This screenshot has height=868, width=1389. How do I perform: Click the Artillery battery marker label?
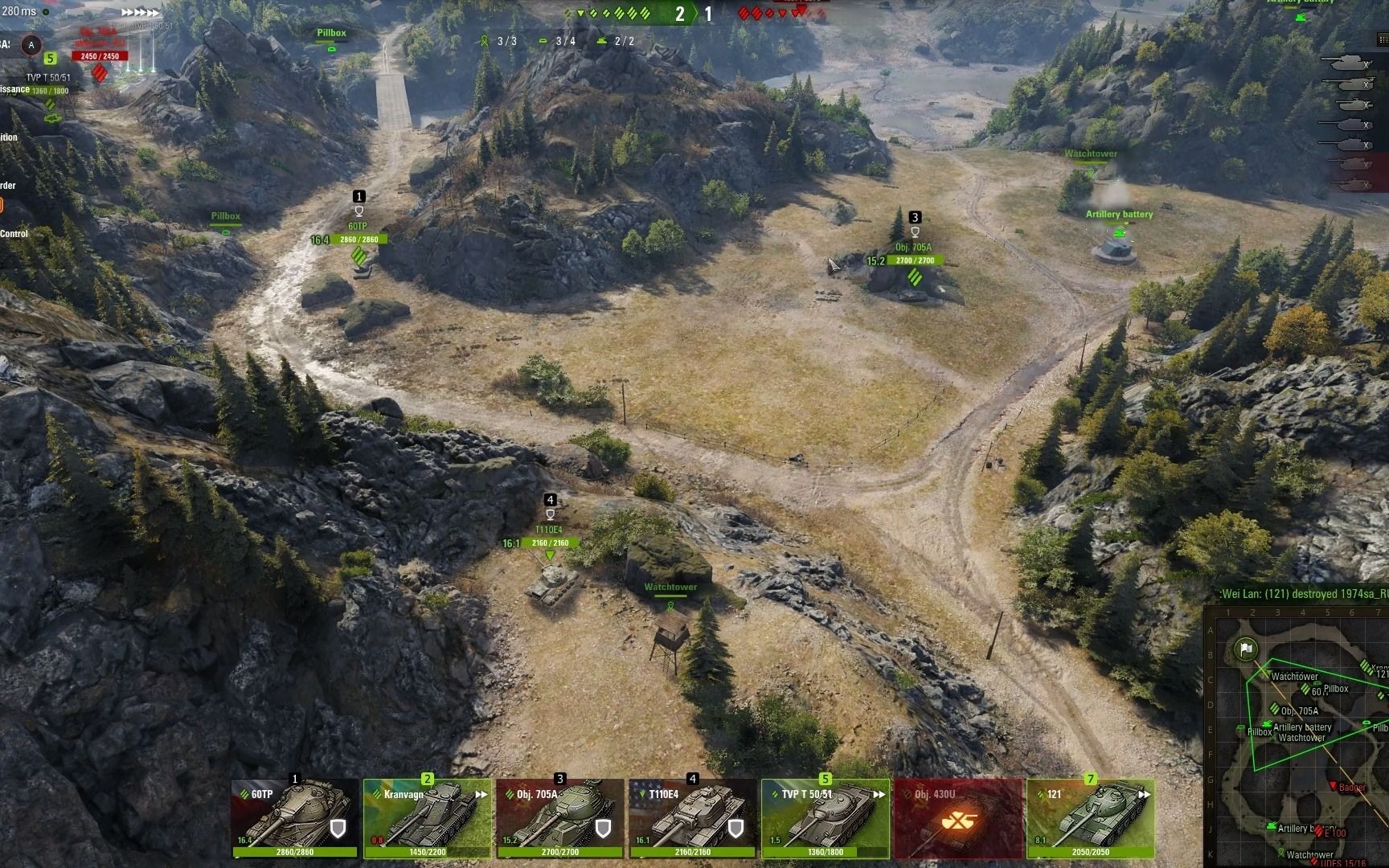tap(1119, 215)
